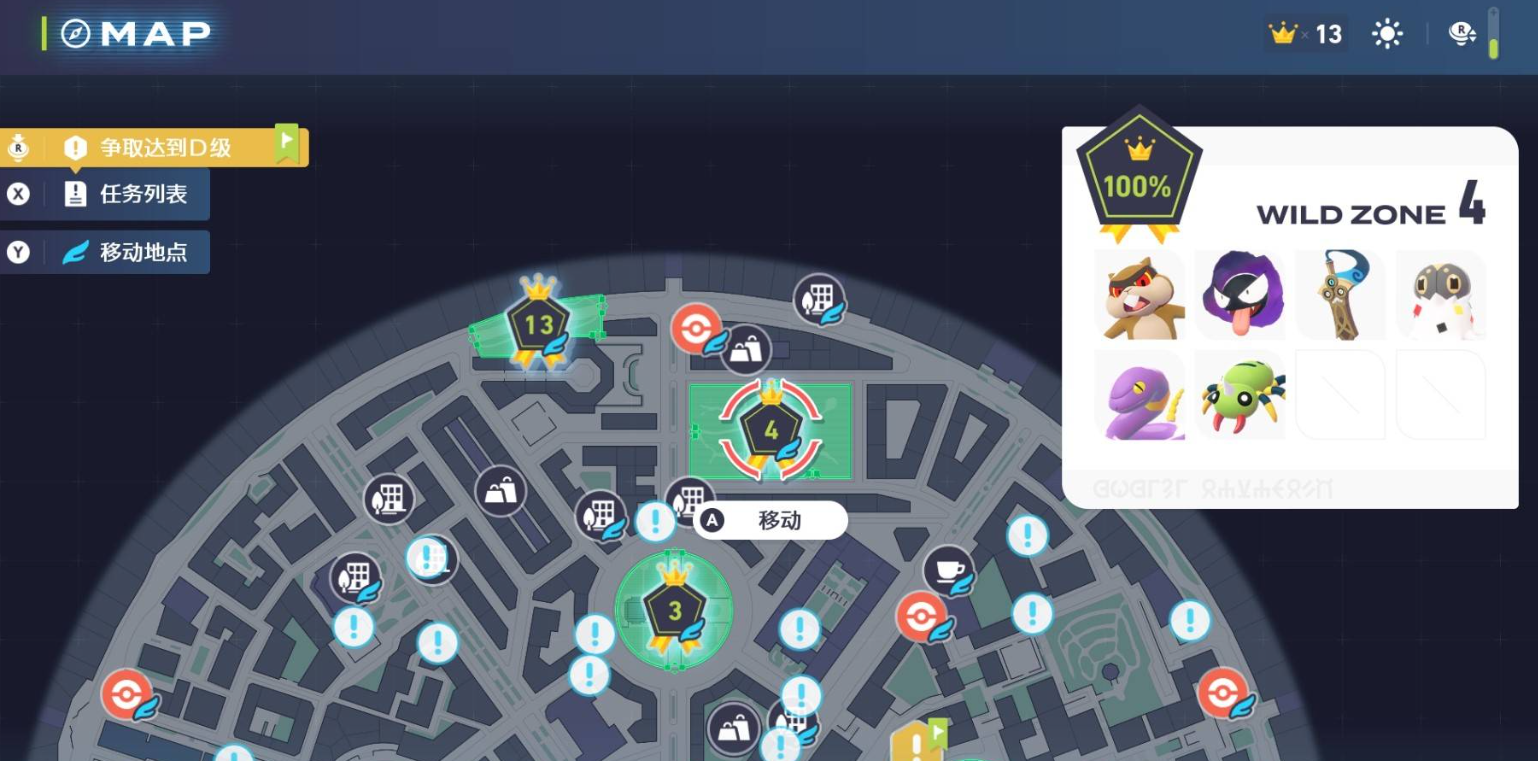
Task: Select the Wild Zone 3 map marker
Action: tap(674, 611)
